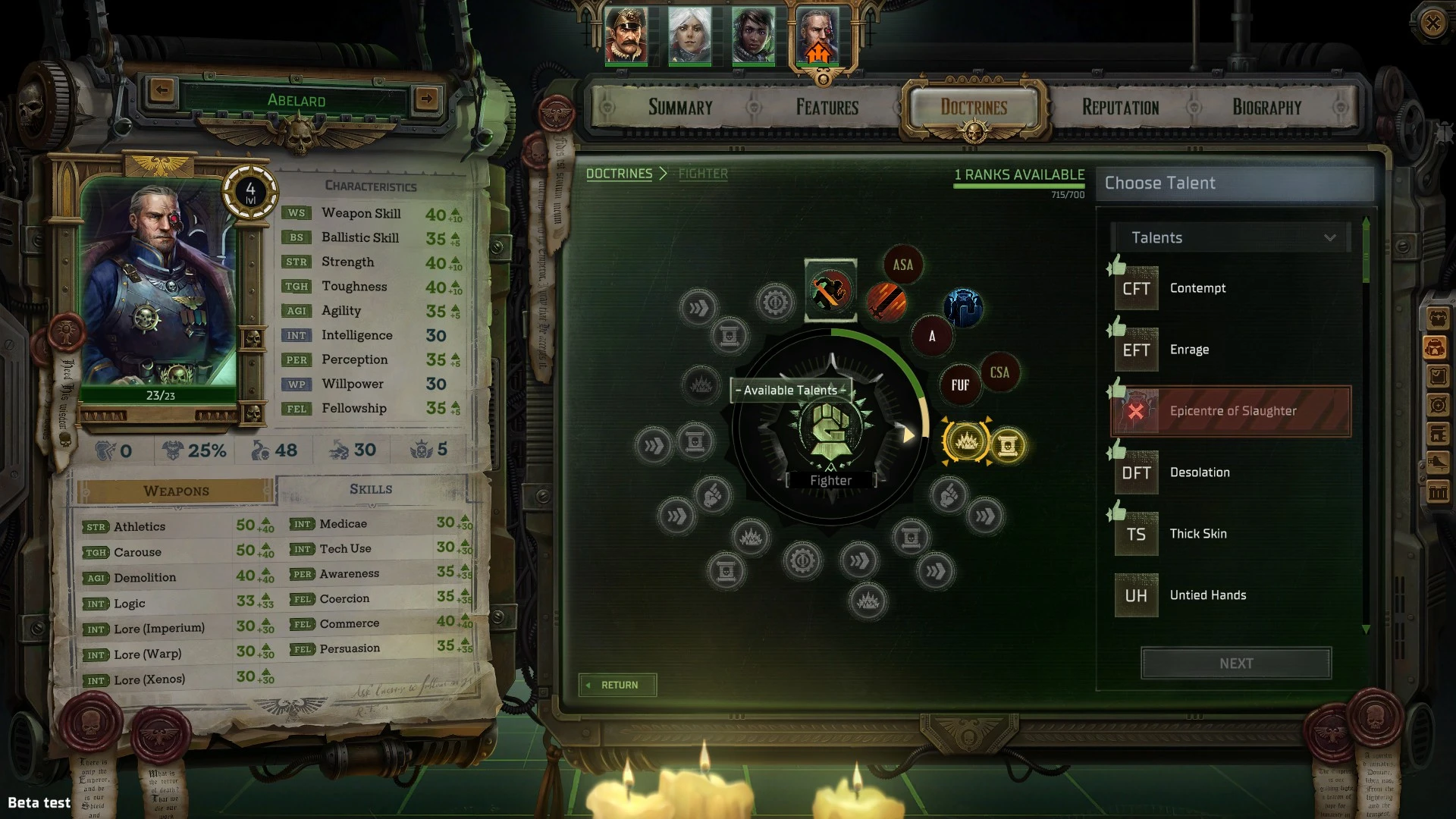
Task: Switch to the Summary tab
Action: tap(680, 108)
